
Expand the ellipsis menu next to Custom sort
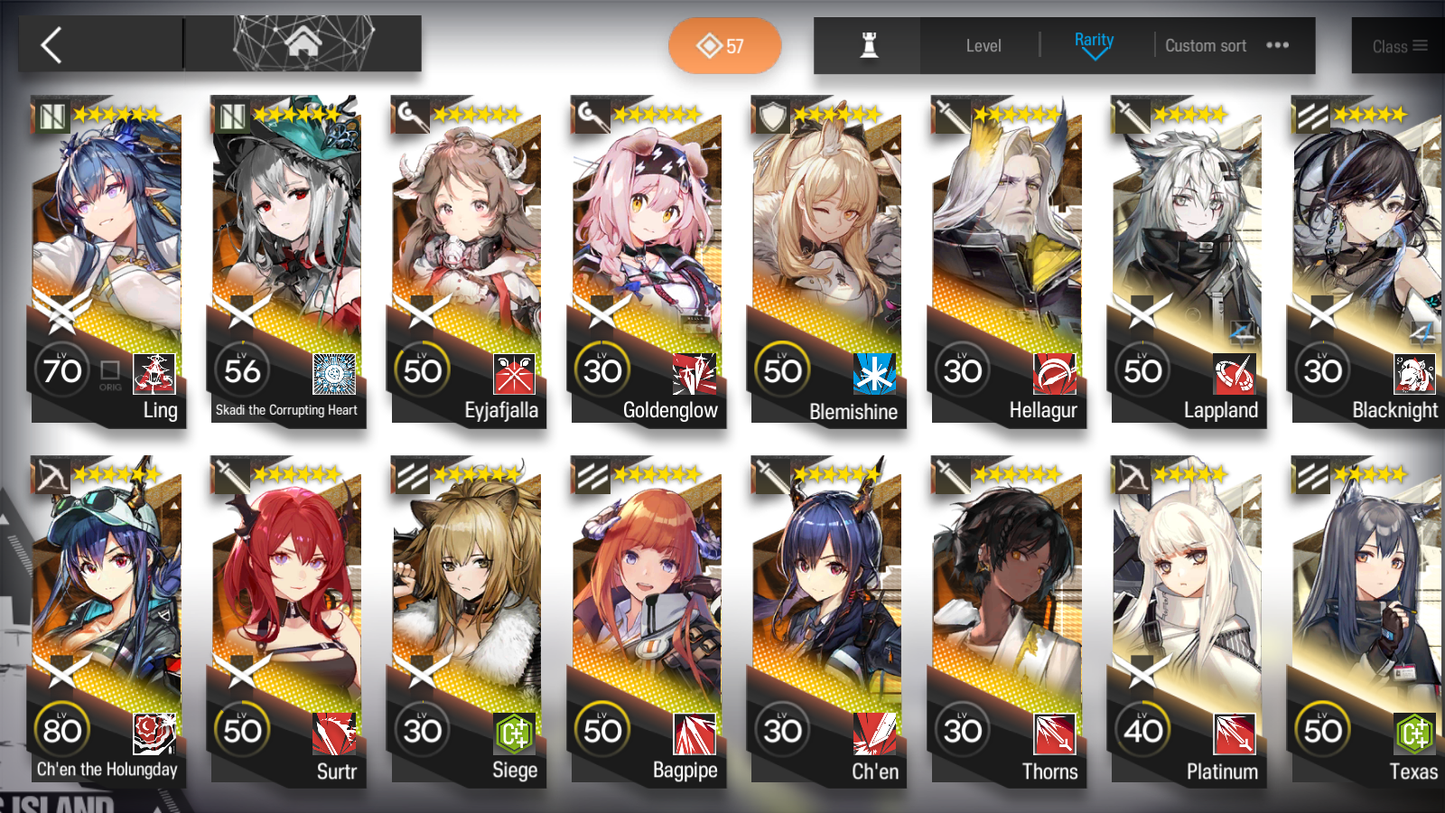click(1277, 45)
